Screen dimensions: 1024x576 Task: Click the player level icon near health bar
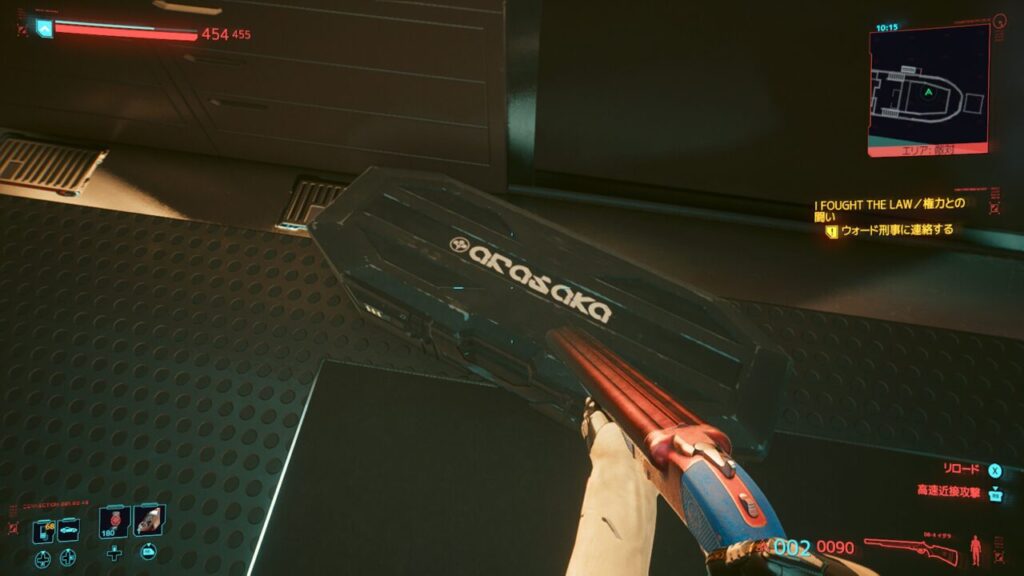point(43,30)
